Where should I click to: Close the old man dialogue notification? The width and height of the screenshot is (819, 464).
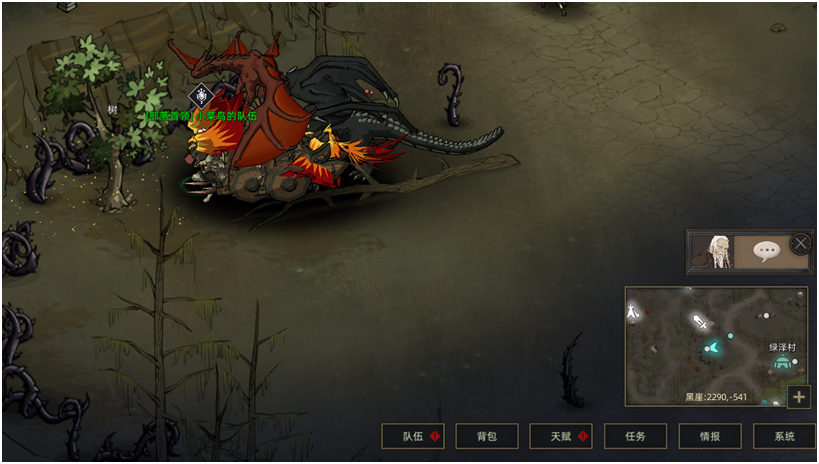tap(801, 243)
